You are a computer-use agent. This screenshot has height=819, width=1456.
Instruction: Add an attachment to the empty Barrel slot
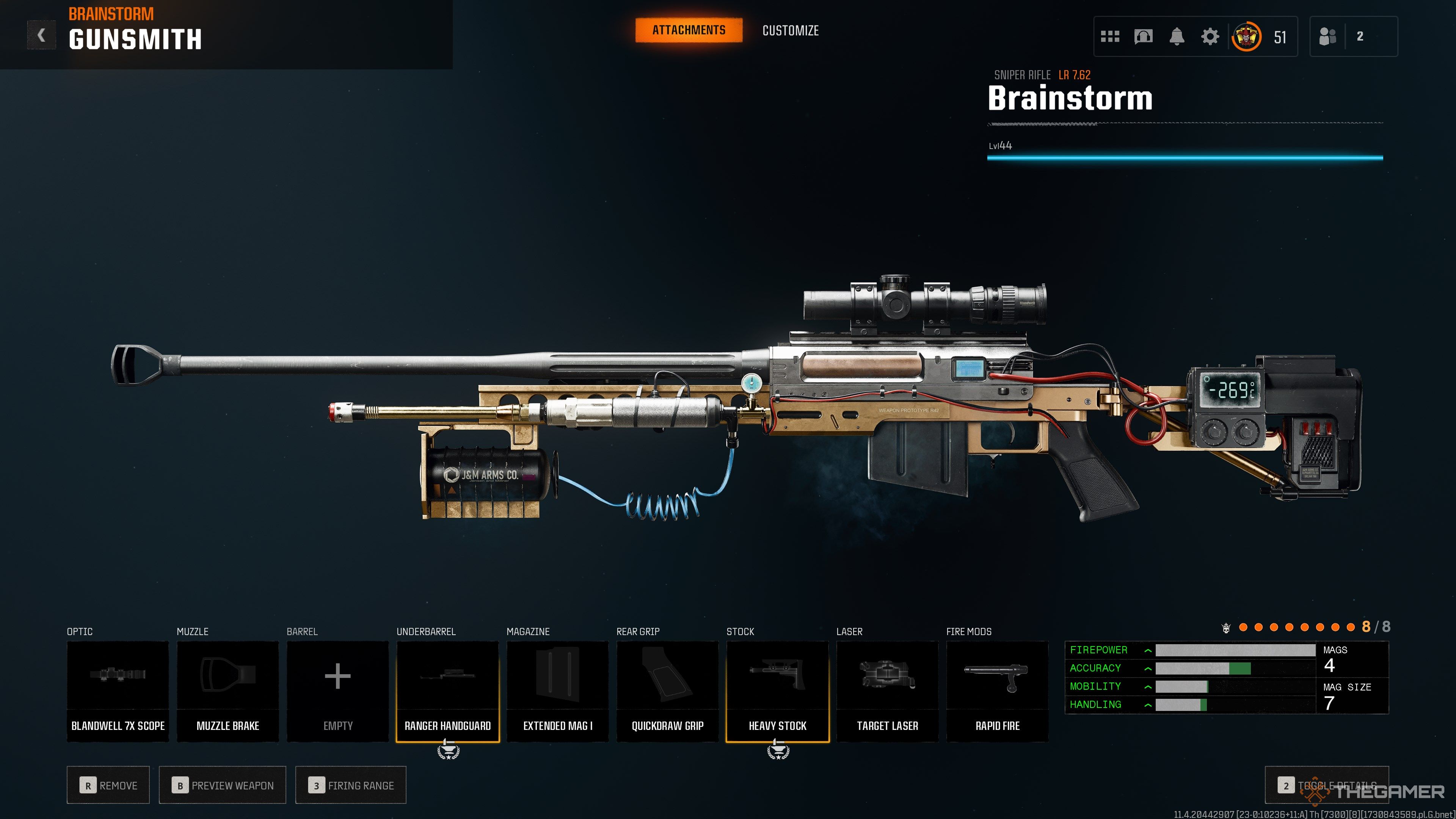pyautogui.click(x=337, y=691)
